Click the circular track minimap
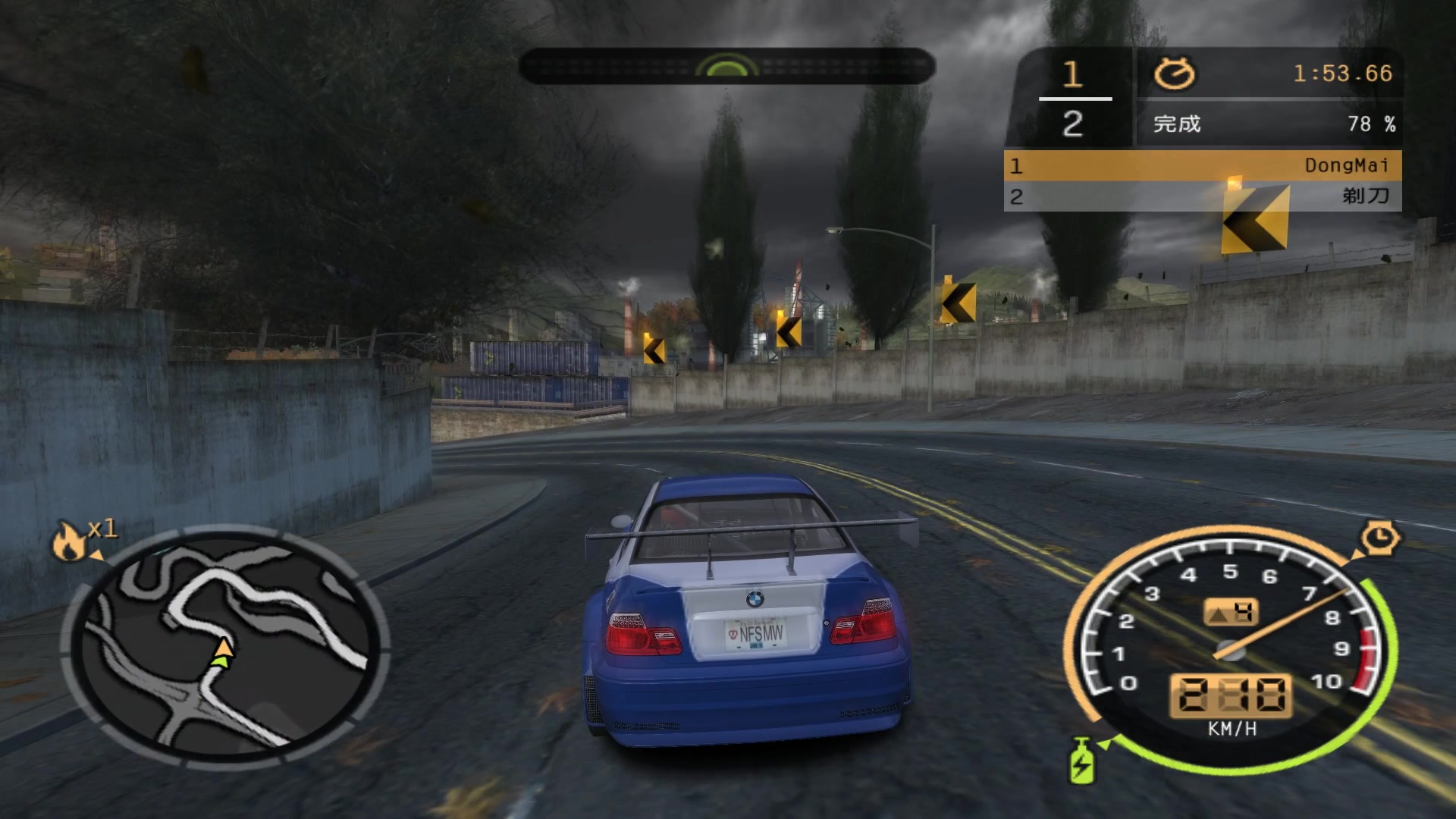The height and width of the screenshot is (819, 1456). click(225, 647)
